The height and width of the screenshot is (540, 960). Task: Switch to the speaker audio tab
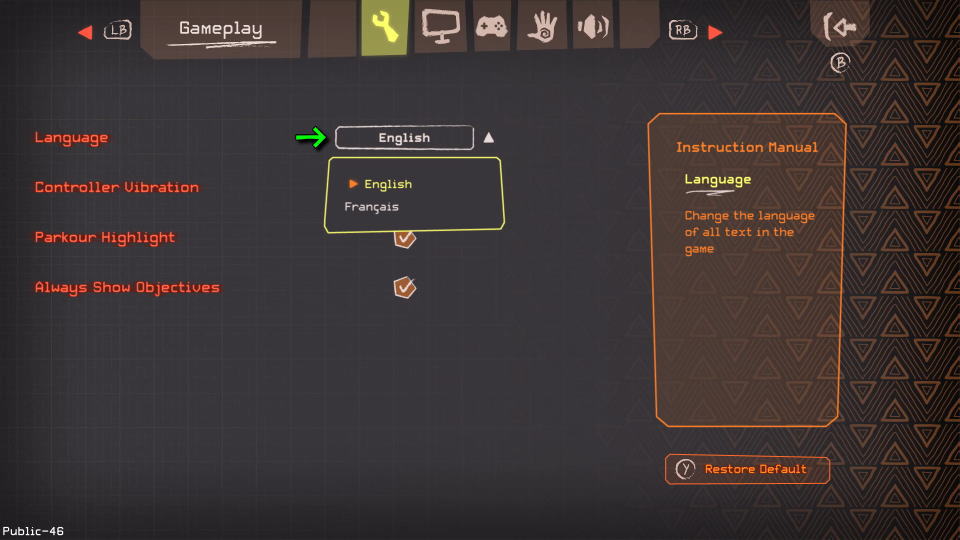point(592,27)
